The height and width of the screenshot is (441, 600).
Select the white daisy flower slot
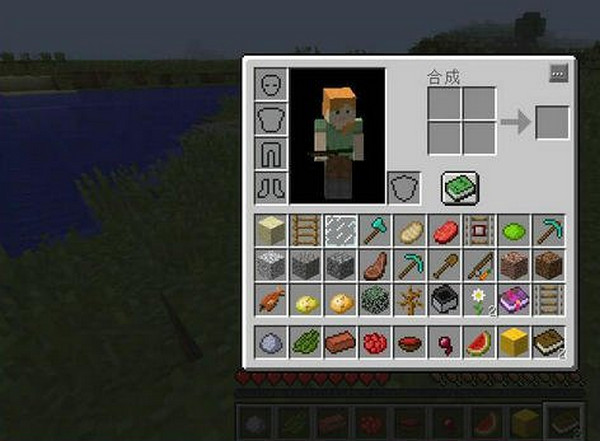[x=479, y=299]
